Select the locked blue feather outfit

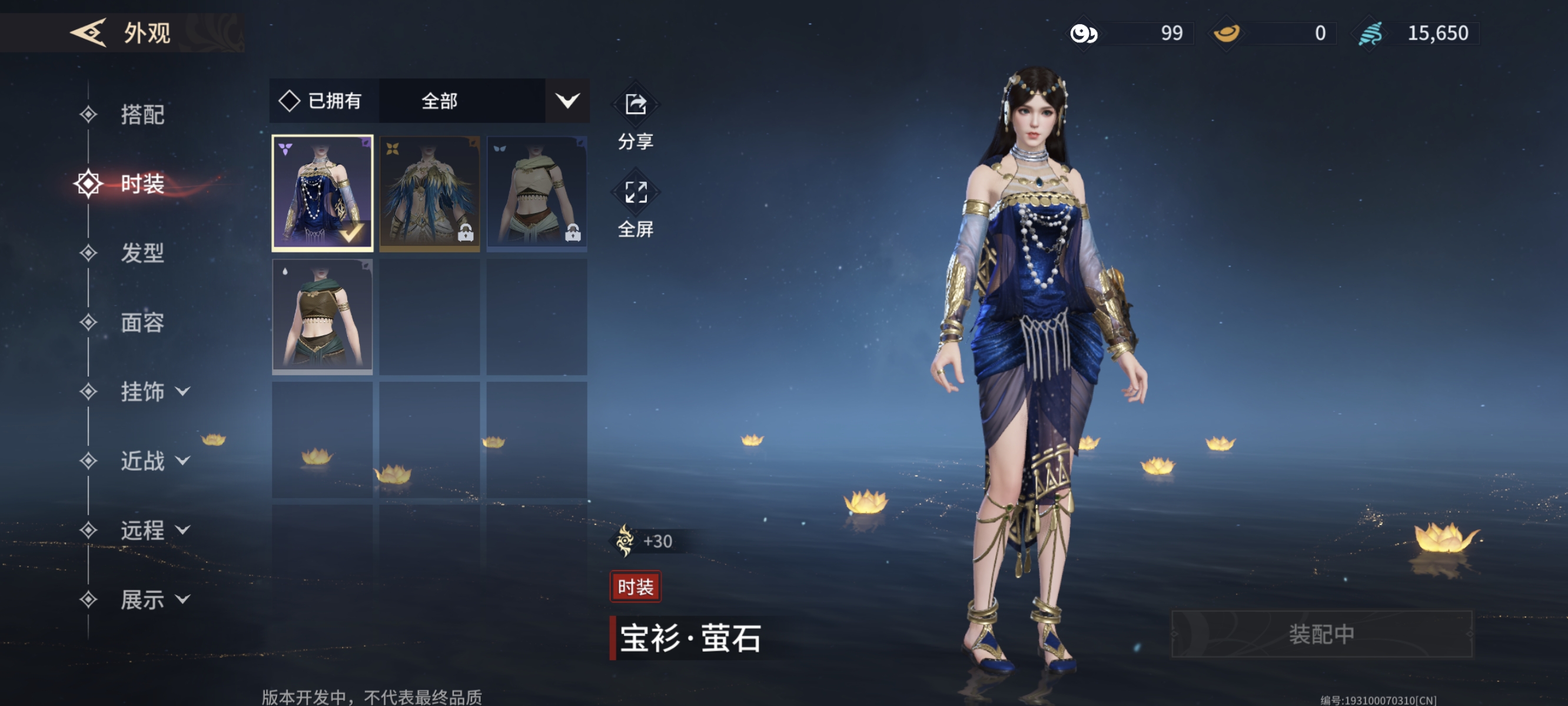point(429,193)
